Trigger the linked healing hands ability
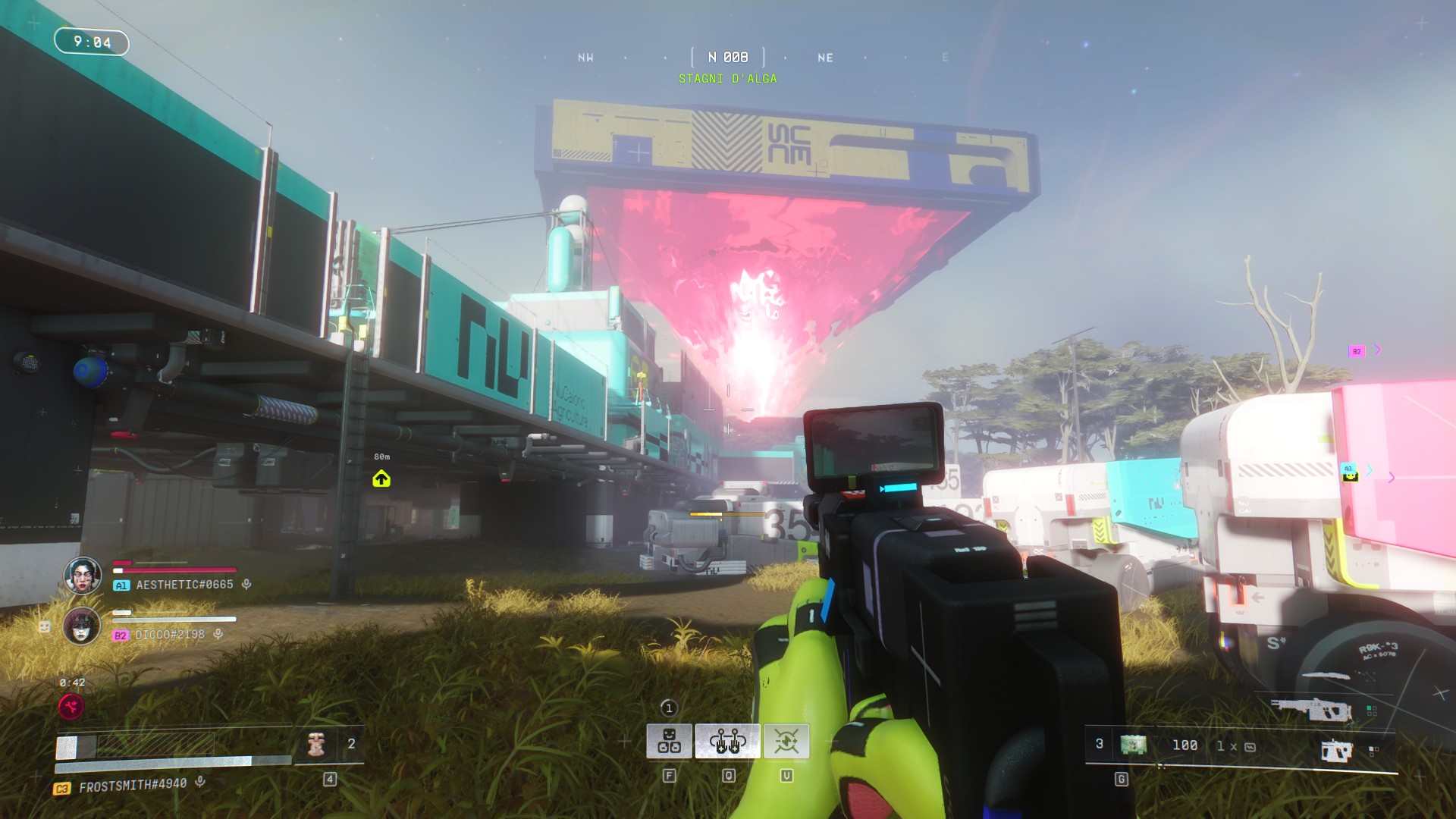The width and height of the screenshot is (1456, 819). click(x=727, y=741)
